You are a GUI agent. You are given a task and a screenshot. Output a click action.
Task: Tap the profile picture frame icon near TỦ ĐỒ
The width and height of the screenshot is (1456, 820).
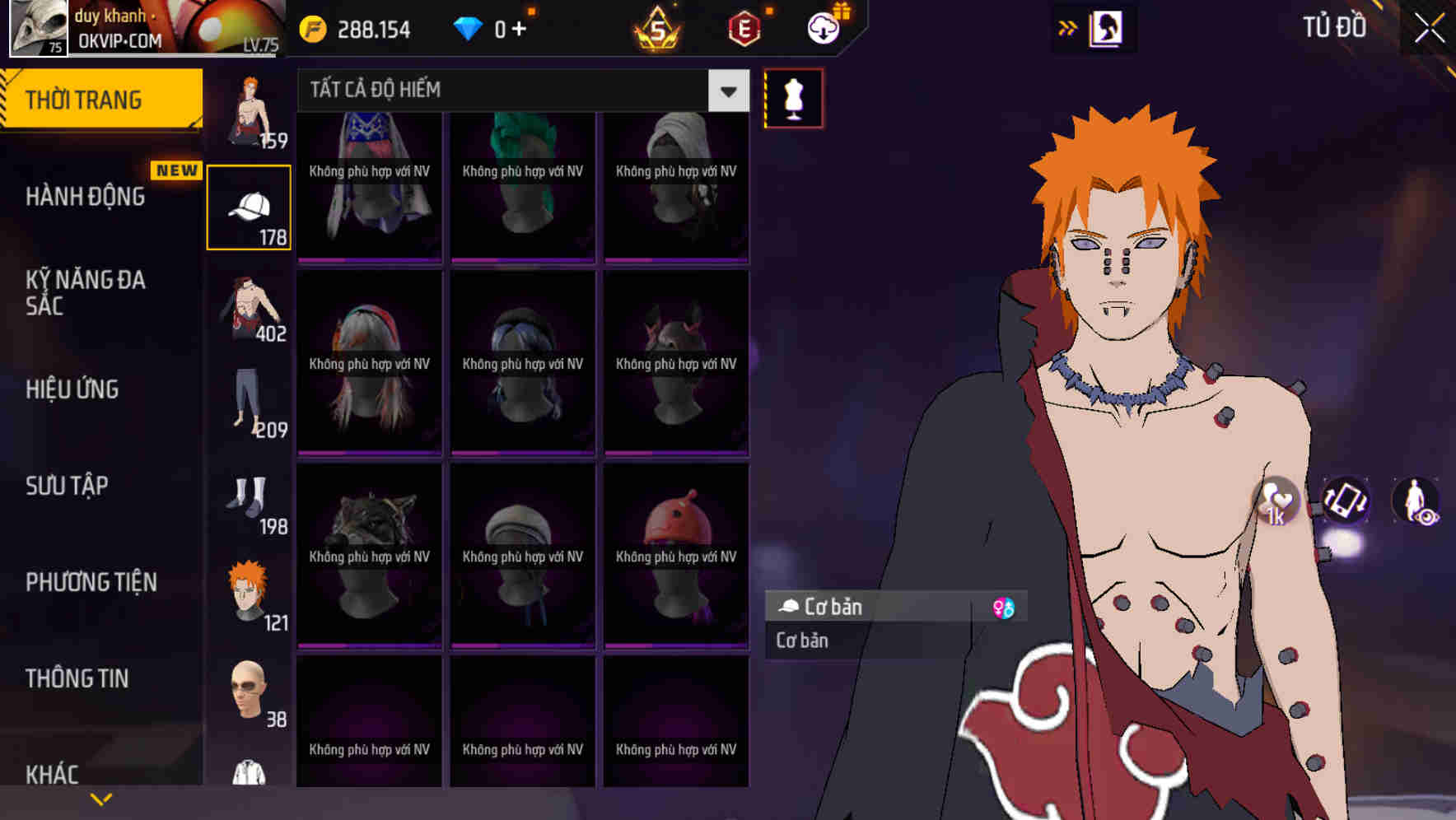(1107, 27)
